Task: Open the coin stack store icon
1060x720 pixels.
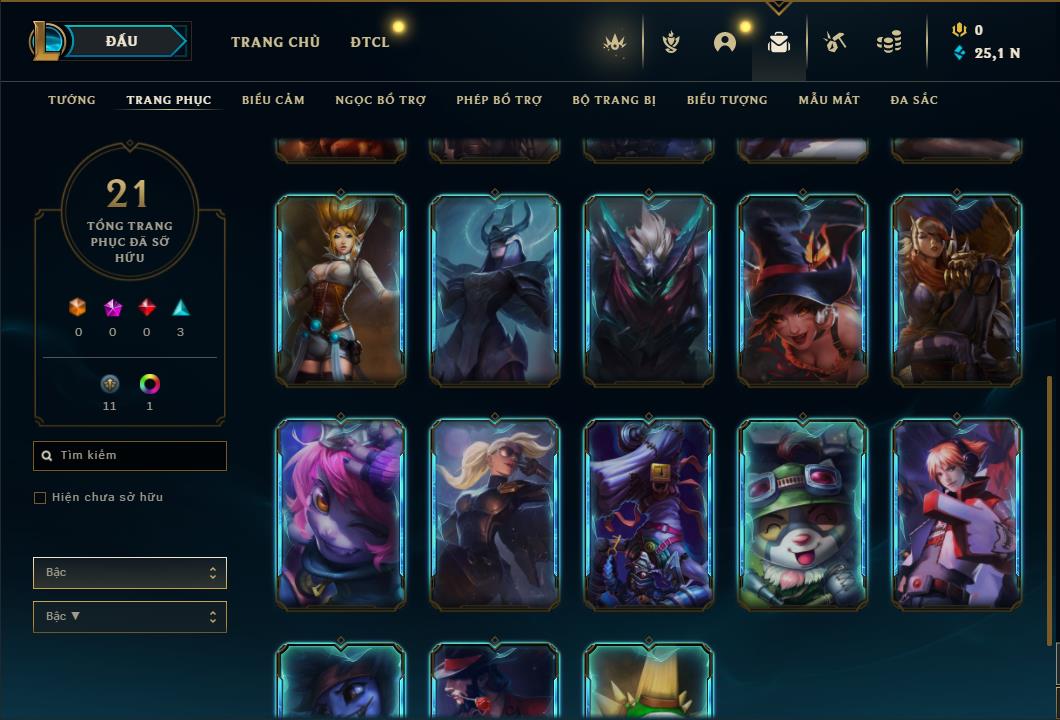Action: pos(888,42)
